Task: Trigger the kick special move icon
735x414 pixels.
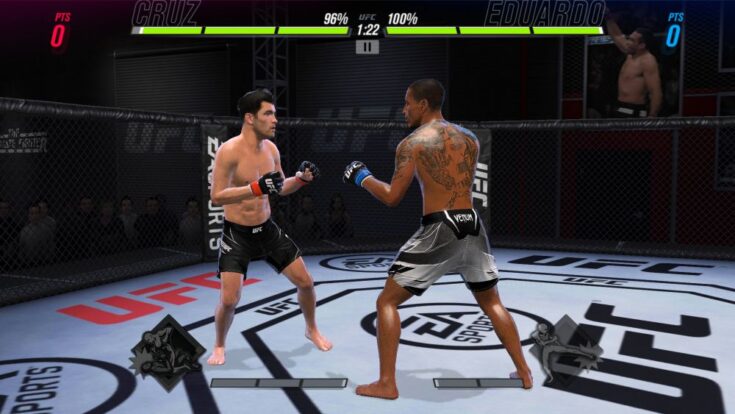Action: [566, 347]
